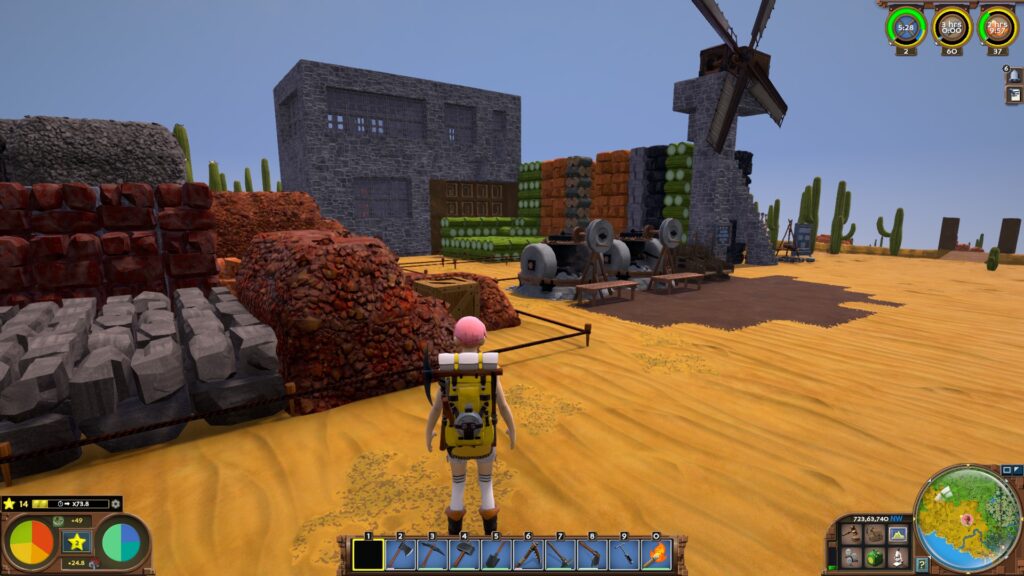
Task: Choose the hammer in hotbar slot 4
Action: [464, 554]
